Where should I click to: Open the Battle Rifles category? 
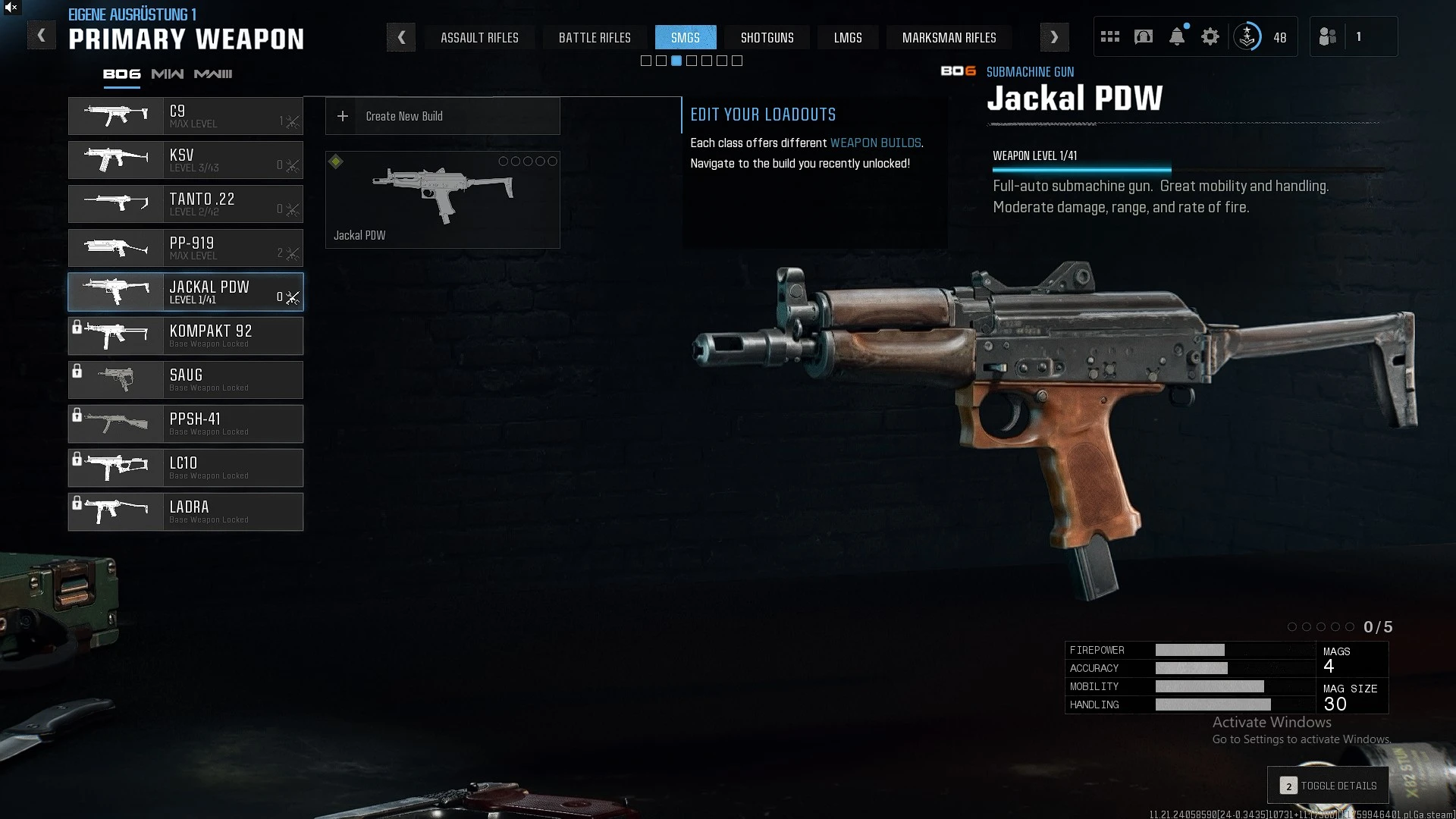[x=595, y=37]
